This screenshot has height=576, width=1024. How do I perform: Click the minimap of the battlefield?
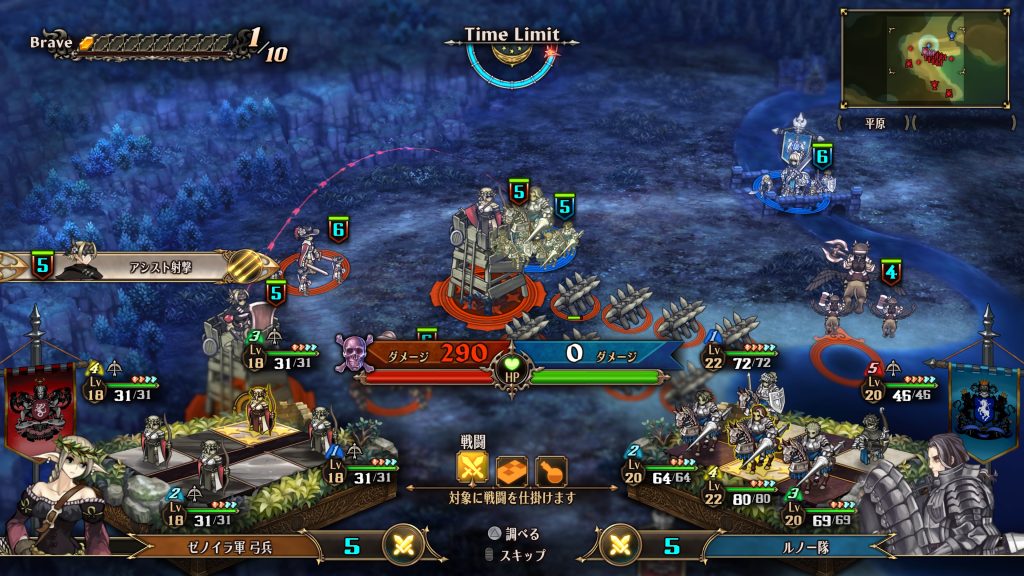924,58
